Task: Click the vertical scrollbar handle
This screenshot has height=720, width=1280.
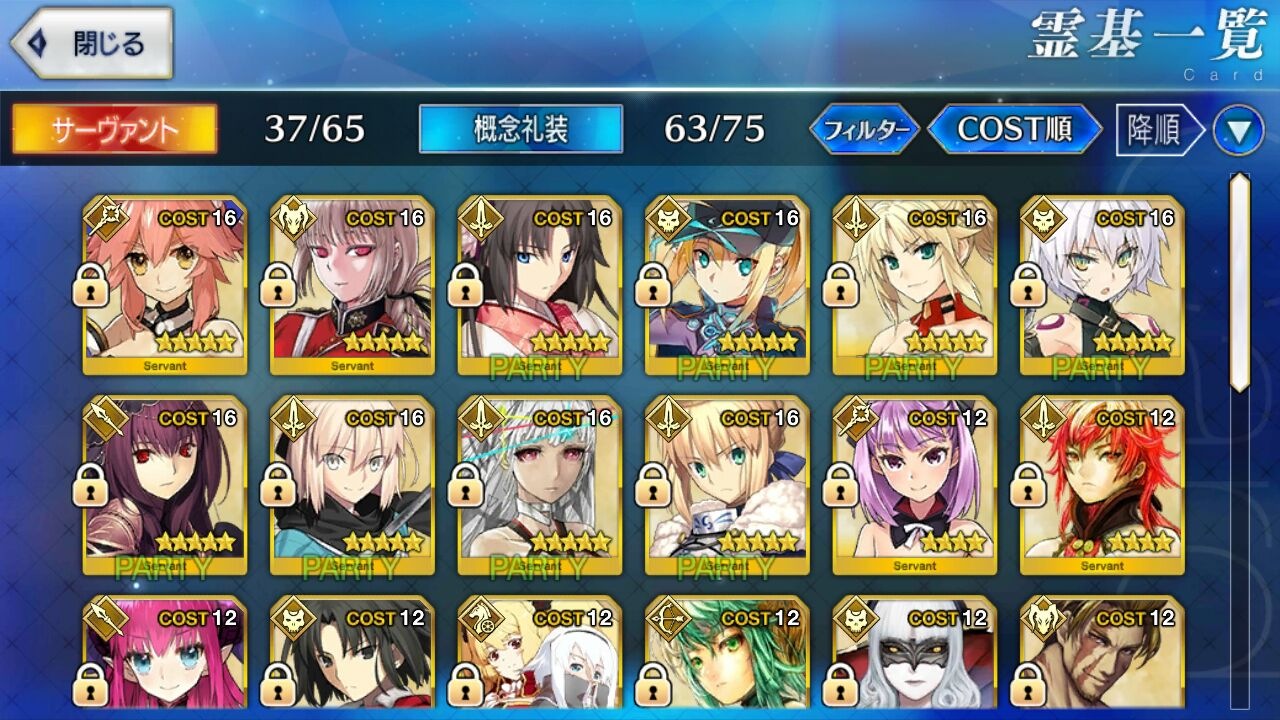Action: click(1239, 282)
